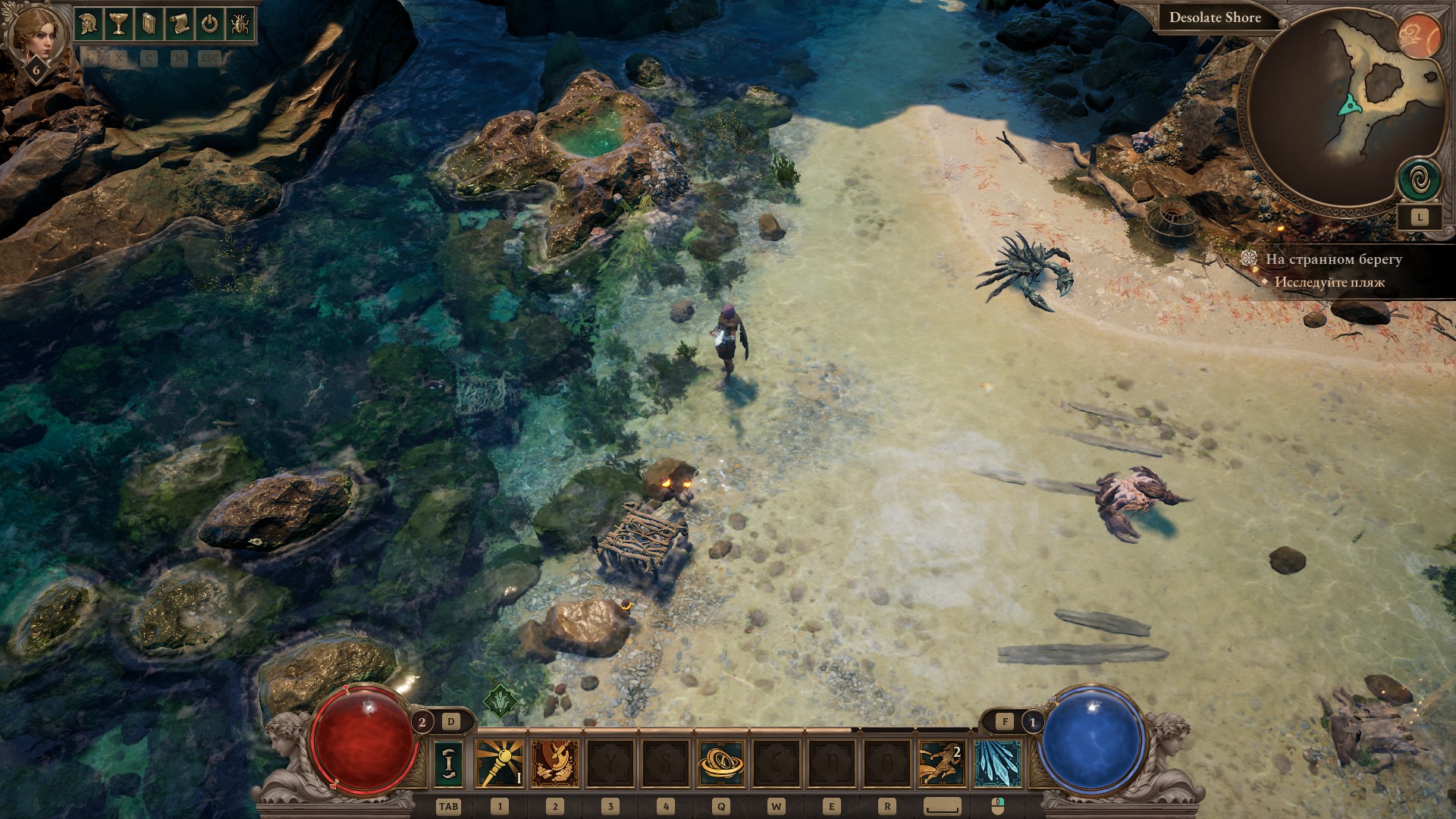Screen dimensions: 1456x819
Task: Activate the green spiral portal button
Action: [x=1419, y=180]
